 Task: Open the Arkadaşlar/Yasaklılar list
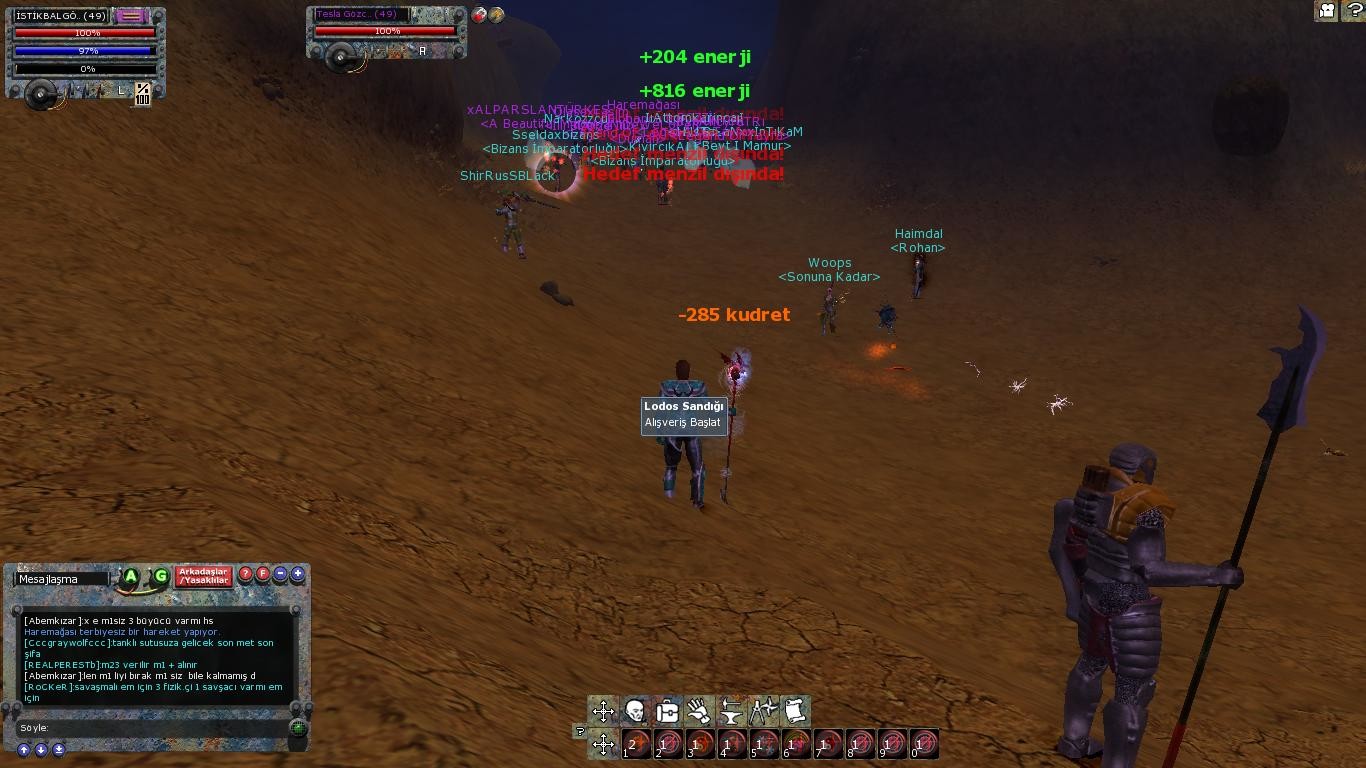[203, 576]
